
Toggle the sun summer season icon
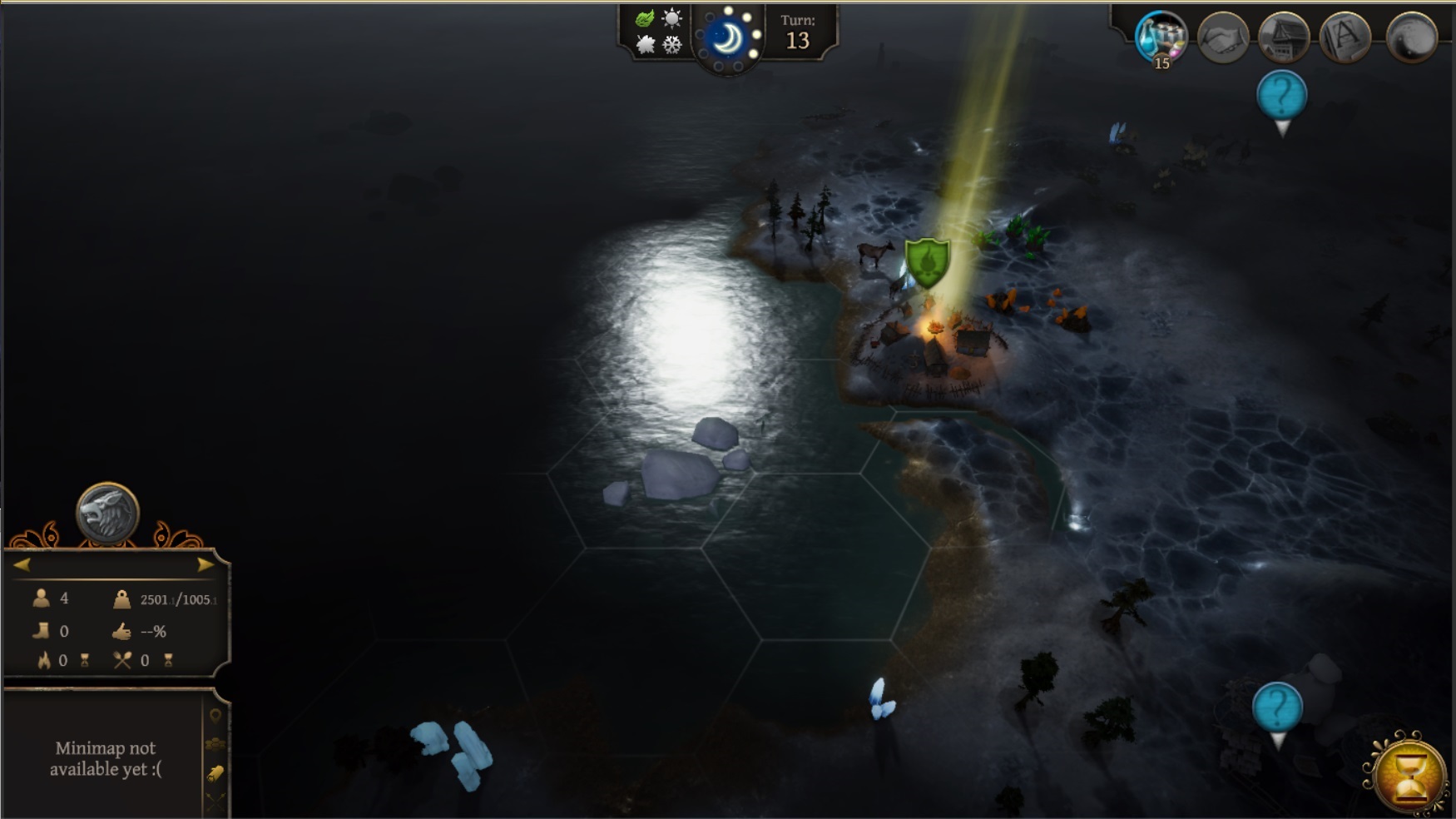click(x=671, y=18)
